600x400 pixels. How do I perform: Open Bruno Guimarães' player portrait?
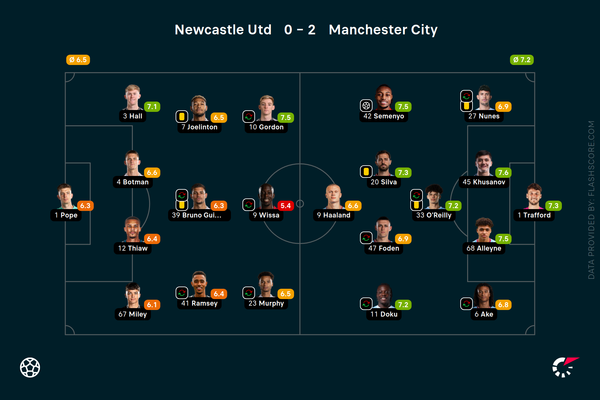pos(199,196)
